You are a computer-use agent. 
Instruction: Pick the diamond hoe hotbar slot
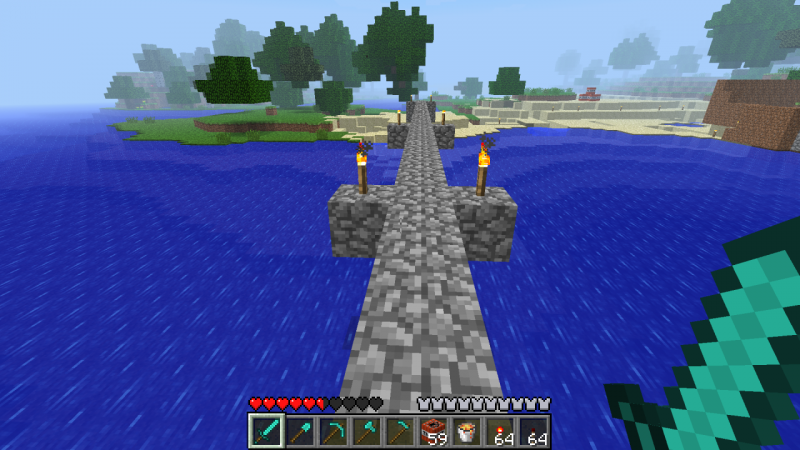[400, 432]
